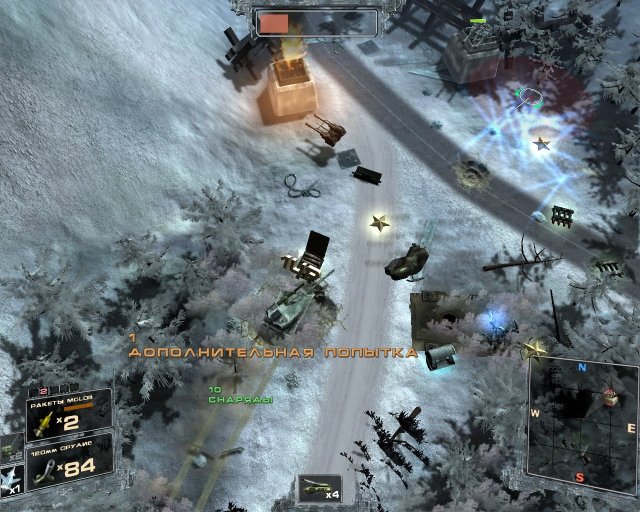Click the objective building marker on the minimap

coord(610,396)
